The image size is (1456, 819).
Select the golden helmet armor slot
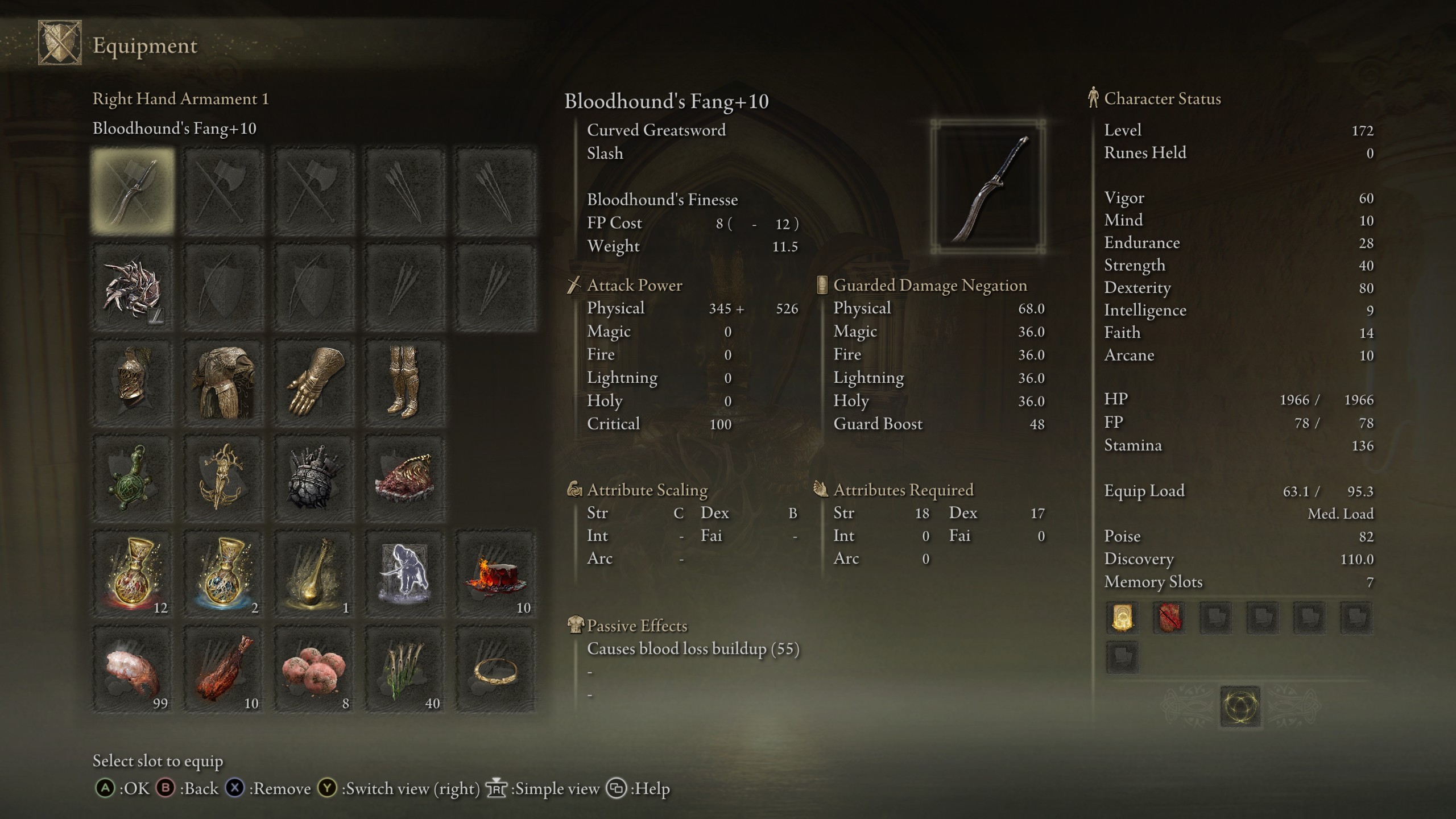[x=133, y=383]
